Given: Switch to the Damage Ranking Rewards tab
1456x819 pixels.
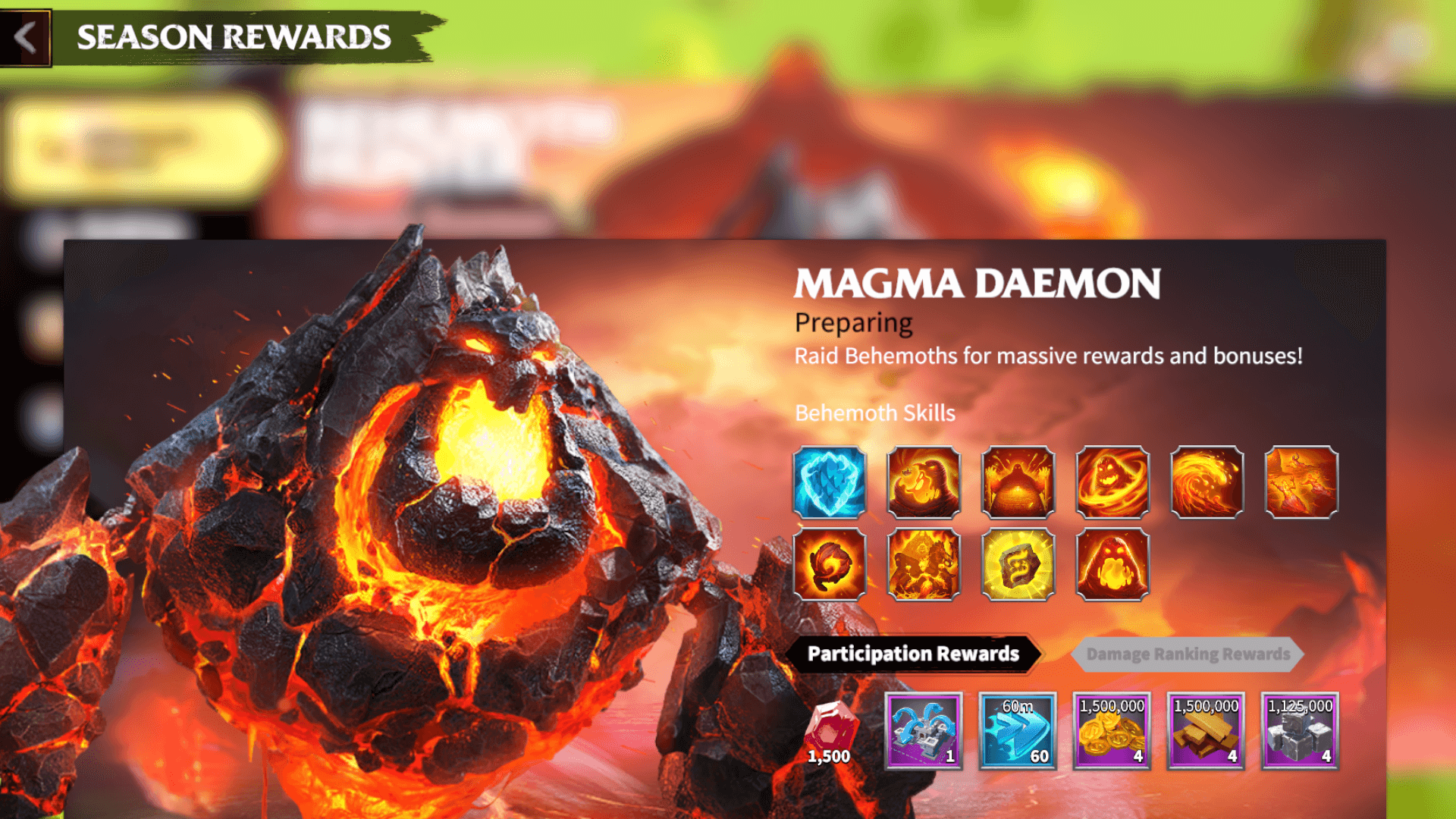Looking at the screenshot, I should click(1187, 654).
